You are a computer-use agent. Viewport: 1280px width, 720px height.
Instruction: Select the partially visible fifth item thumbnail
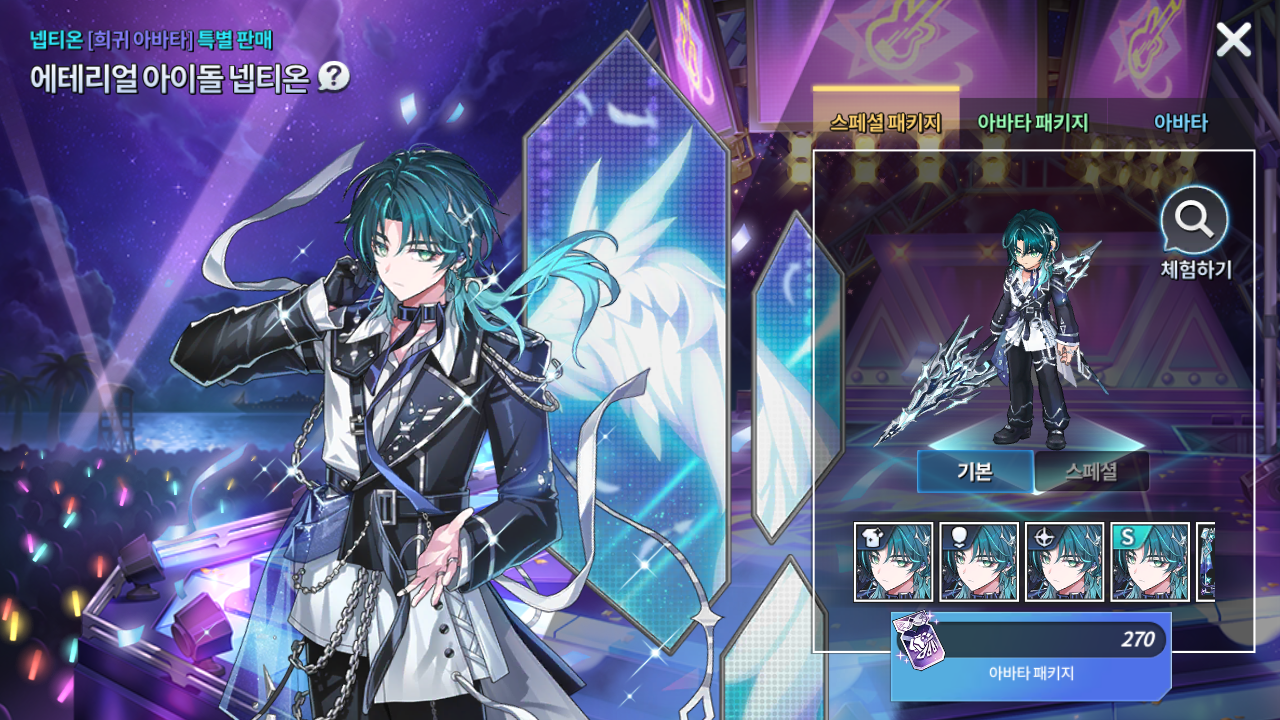pos(1206,562)
